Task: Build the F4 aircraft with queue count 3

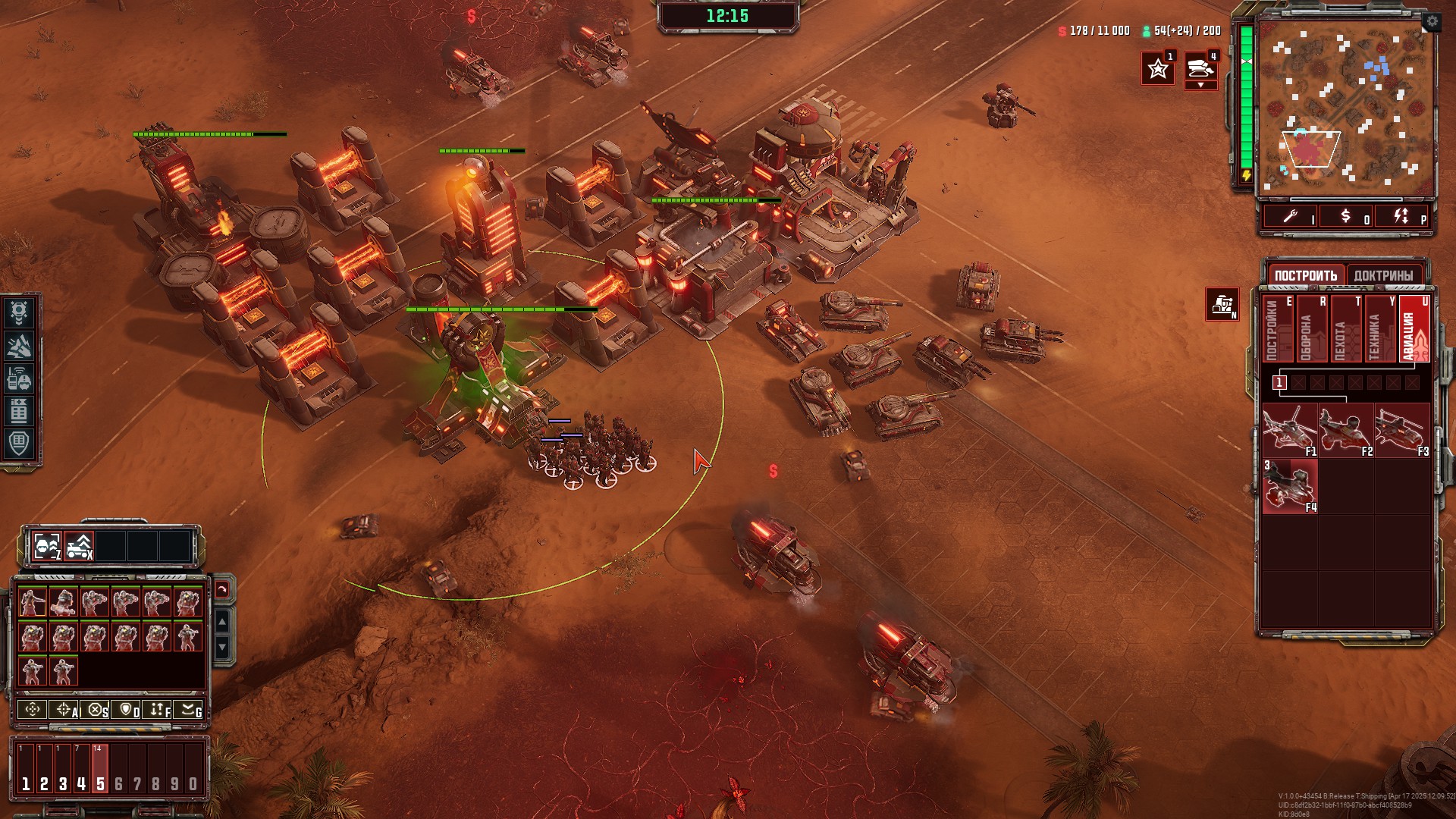Action: pyautogui.click(x=1289, y=486)
